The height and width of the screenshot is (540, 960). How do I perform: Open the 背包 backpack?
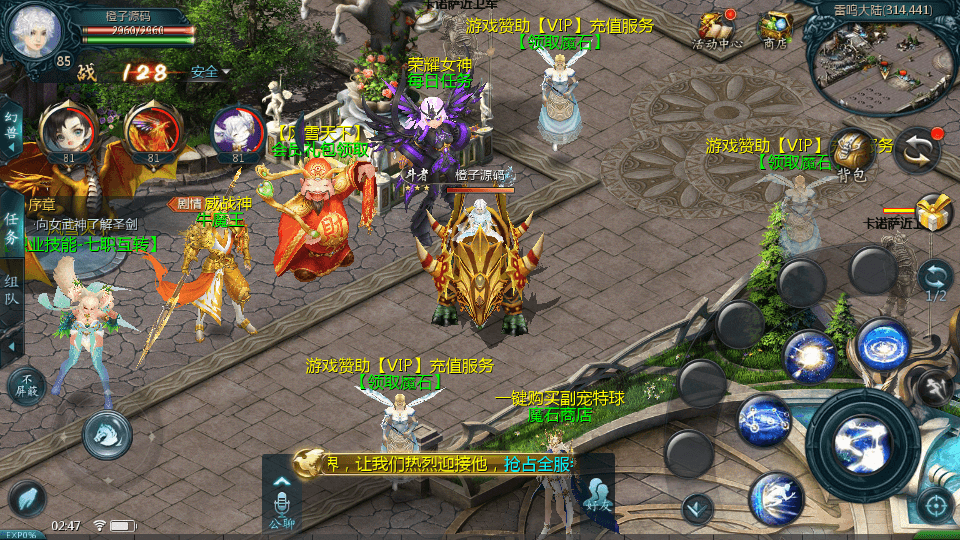851,153
